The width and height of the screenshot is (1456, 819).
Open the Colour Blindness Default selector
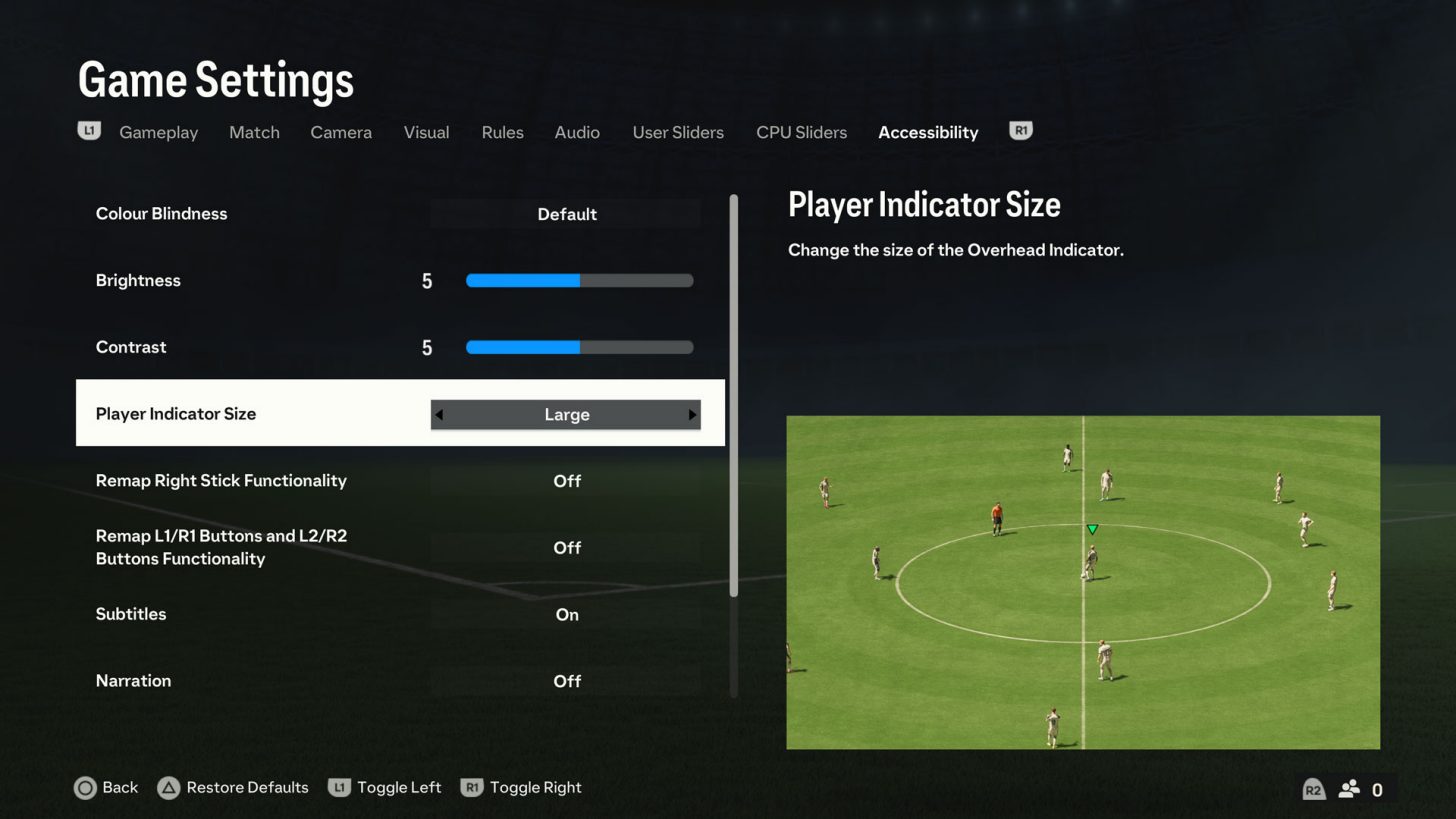pyautogui.click(x=567, y=214)
